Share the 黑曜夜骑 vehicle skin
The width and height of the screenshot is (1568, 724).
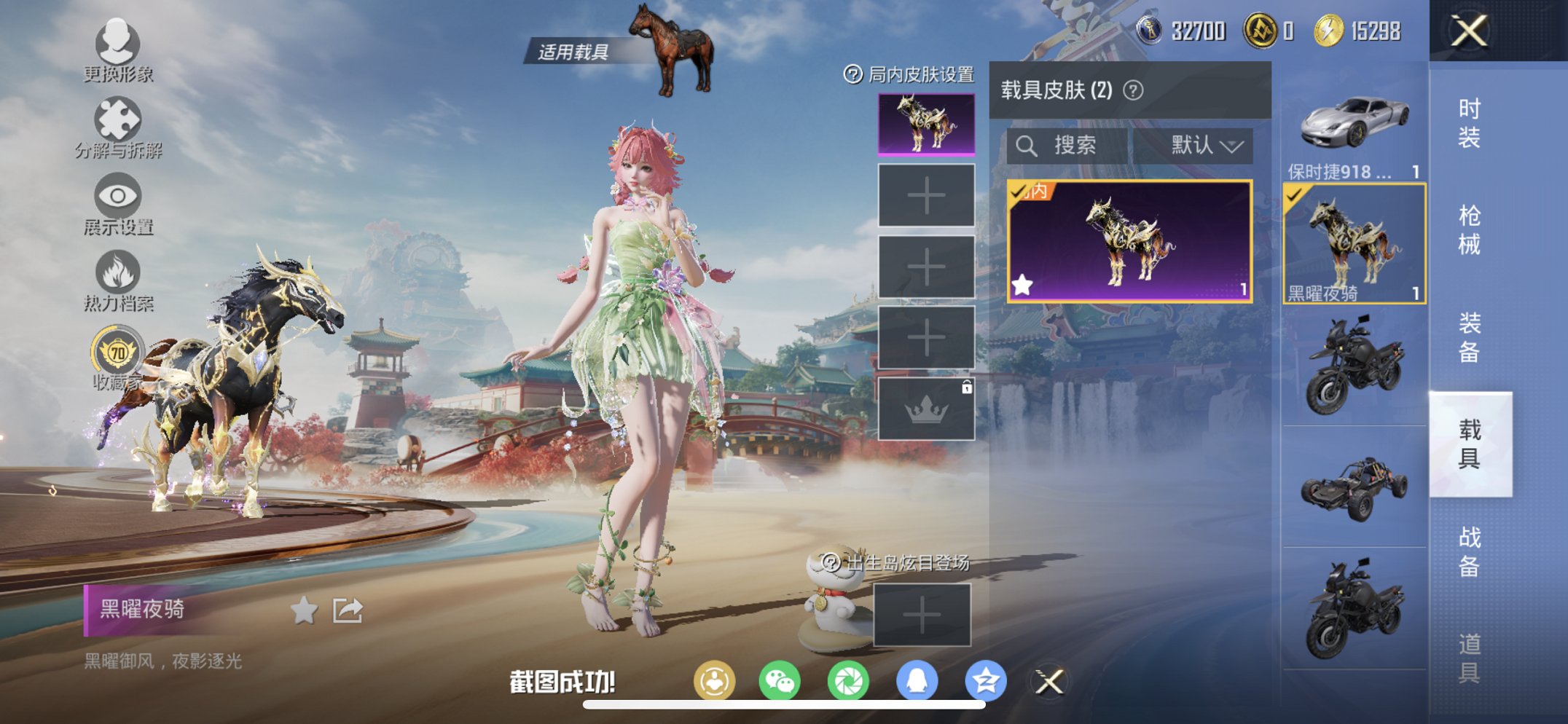pos(348,612)
